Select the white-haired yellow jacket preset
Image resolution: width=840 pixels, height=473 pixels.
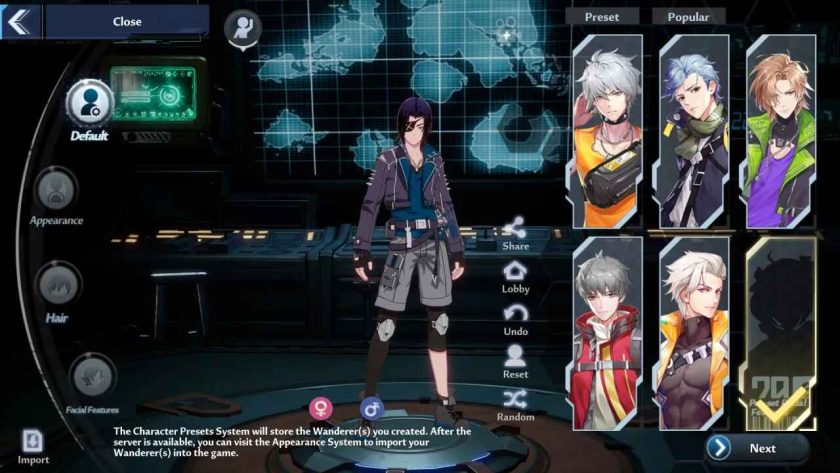coord(608,130)
